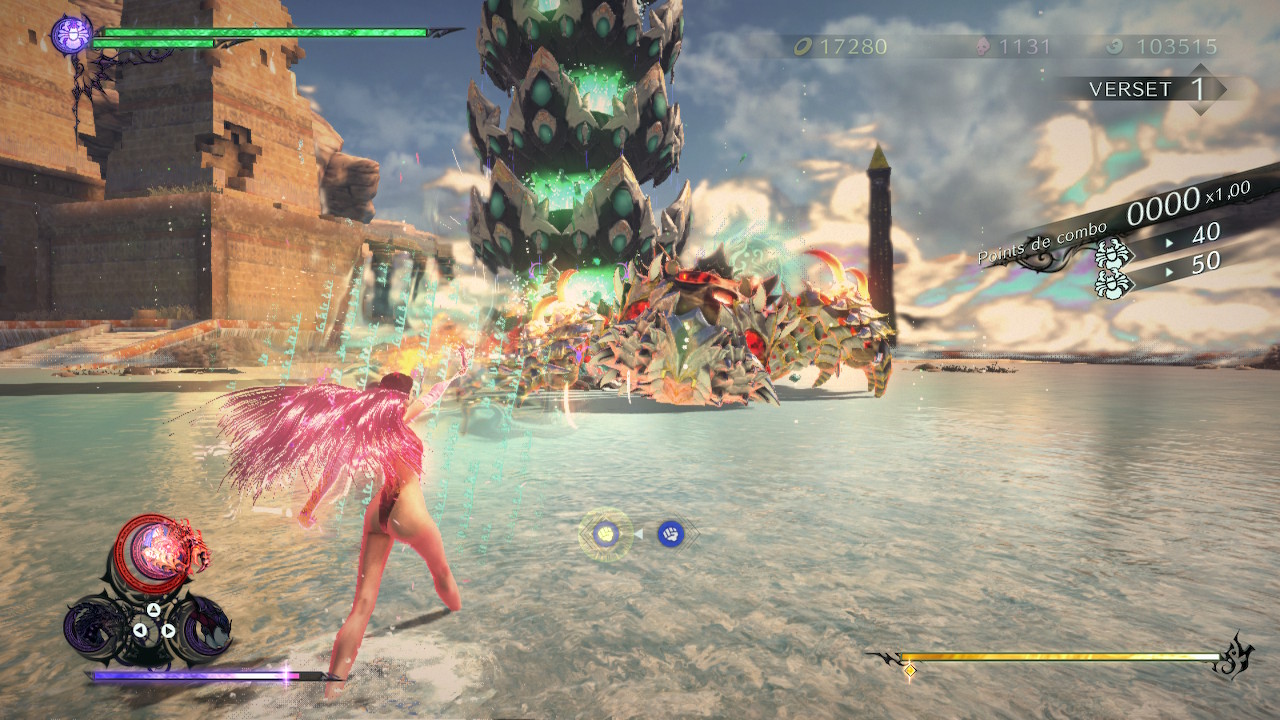Expand the arrow beside VERSET 1

click(1225, 88)
